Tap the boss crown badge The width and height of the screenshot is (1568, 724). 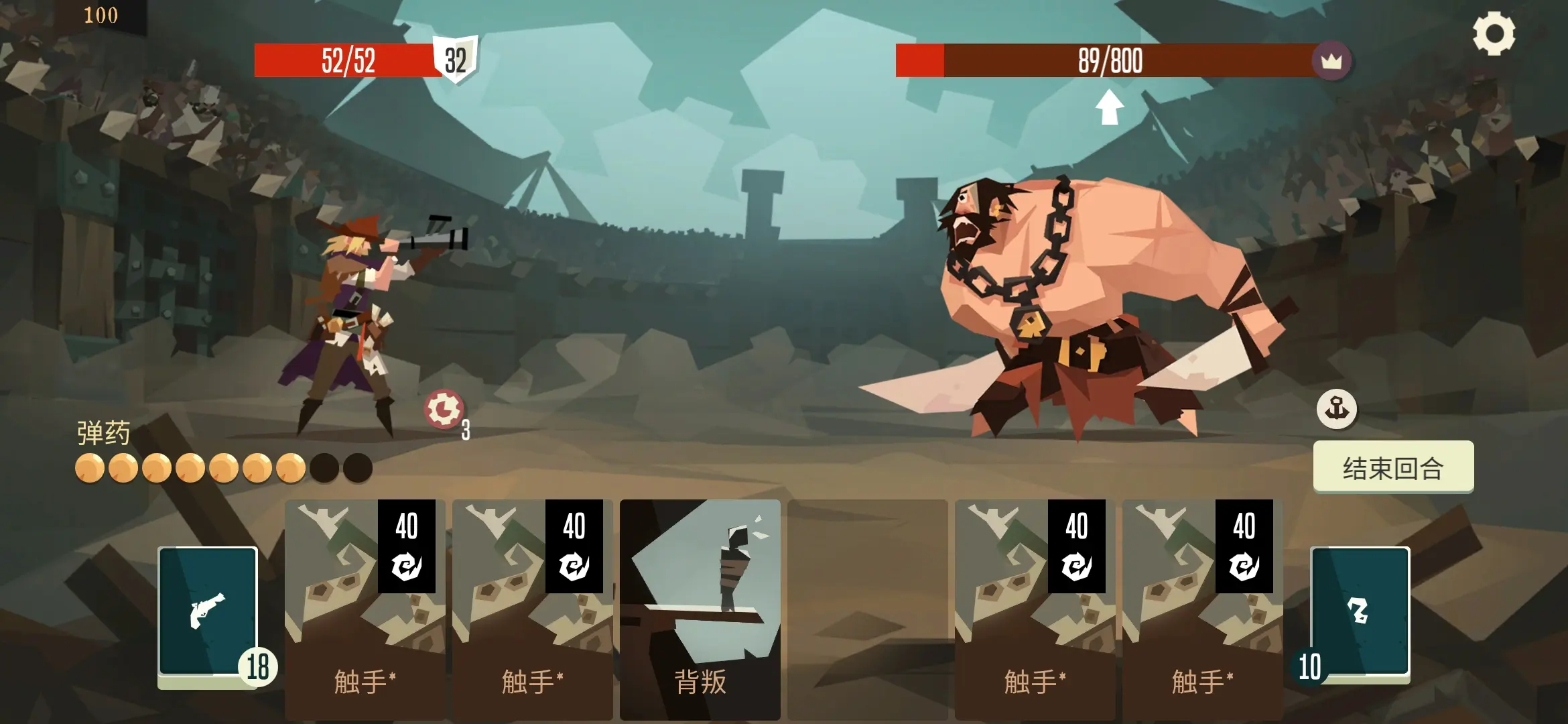1331,61
